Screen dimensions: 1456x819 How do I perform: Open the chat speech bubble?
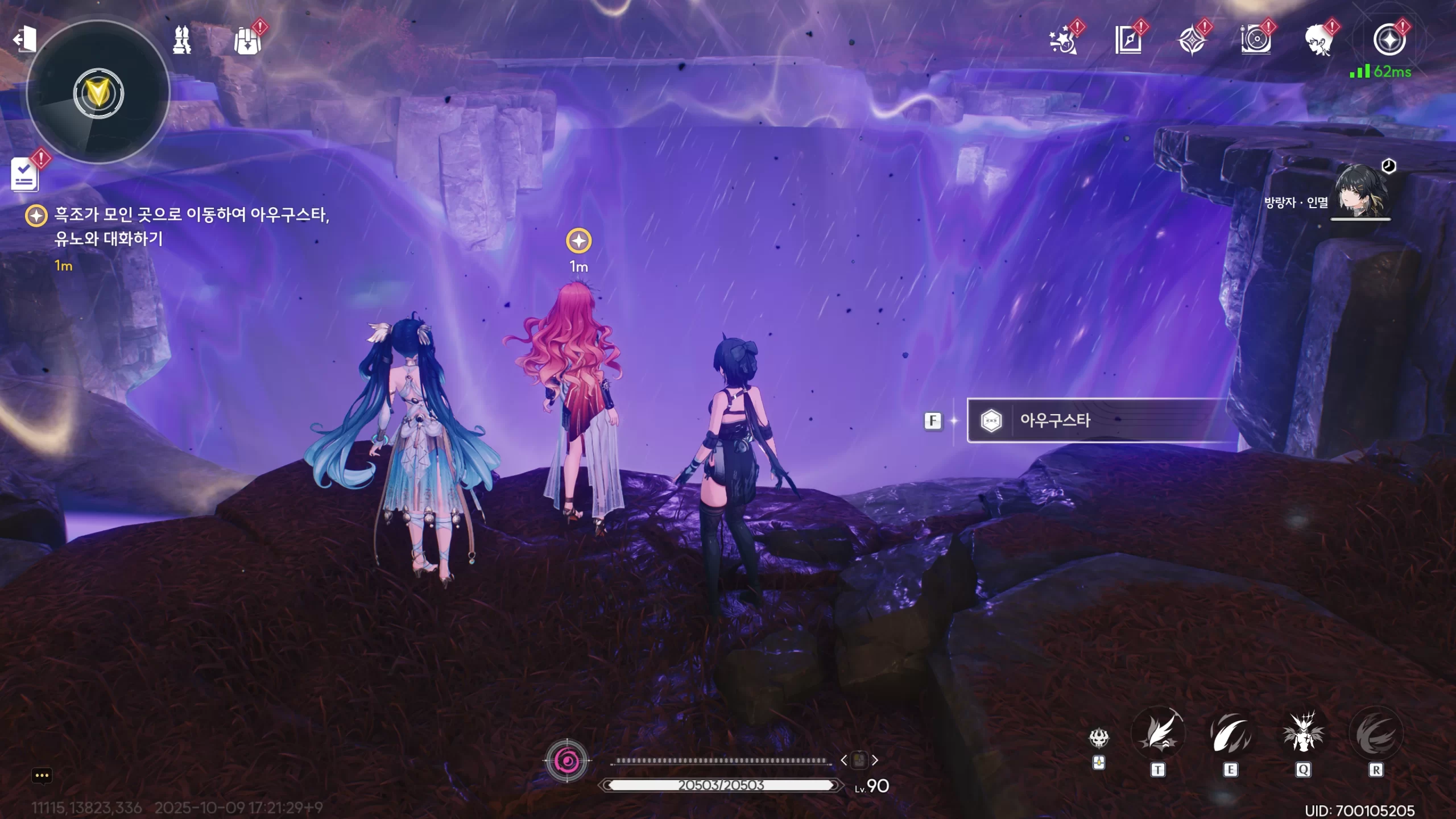[42, 776]
